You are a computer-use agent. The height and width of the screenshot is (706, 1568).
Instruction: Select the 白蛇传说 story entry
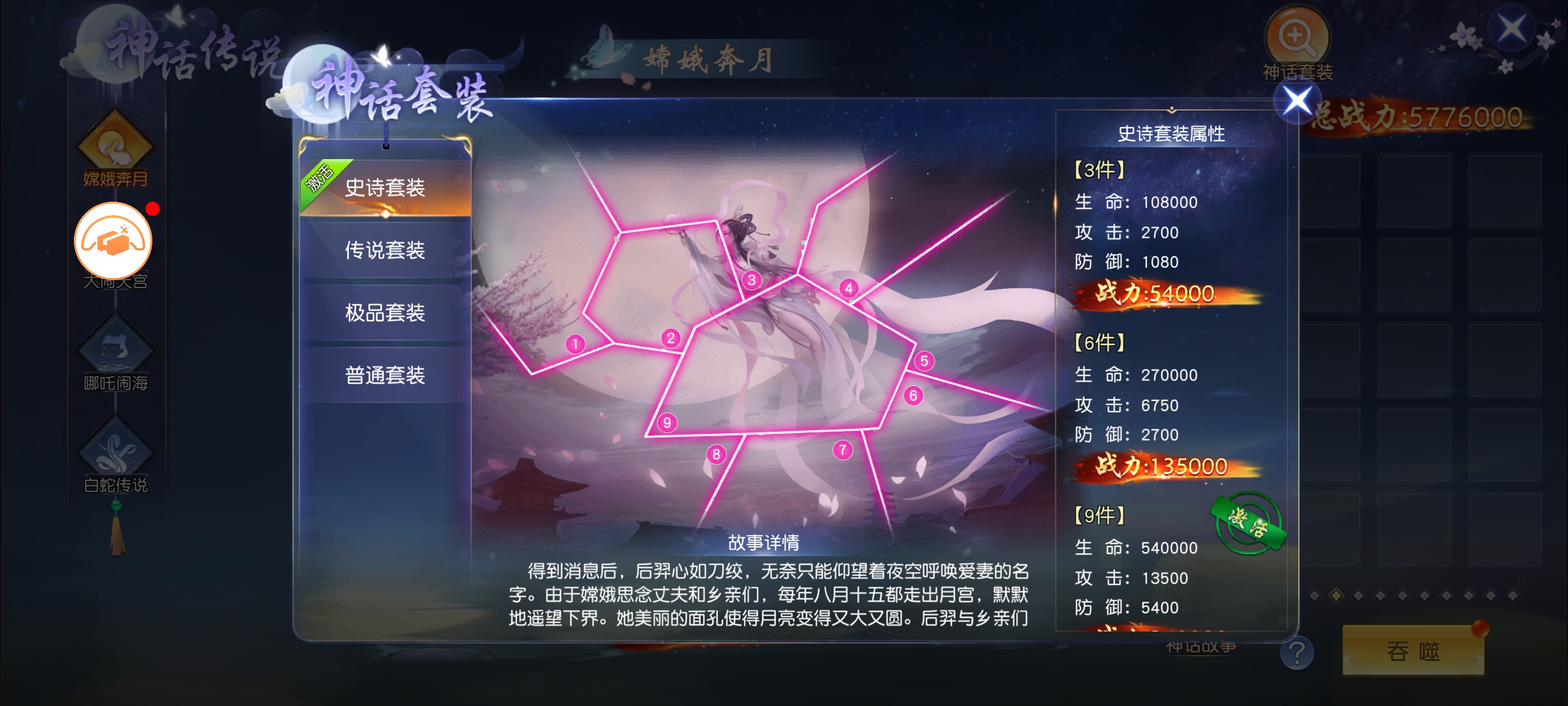pos(115,455)
